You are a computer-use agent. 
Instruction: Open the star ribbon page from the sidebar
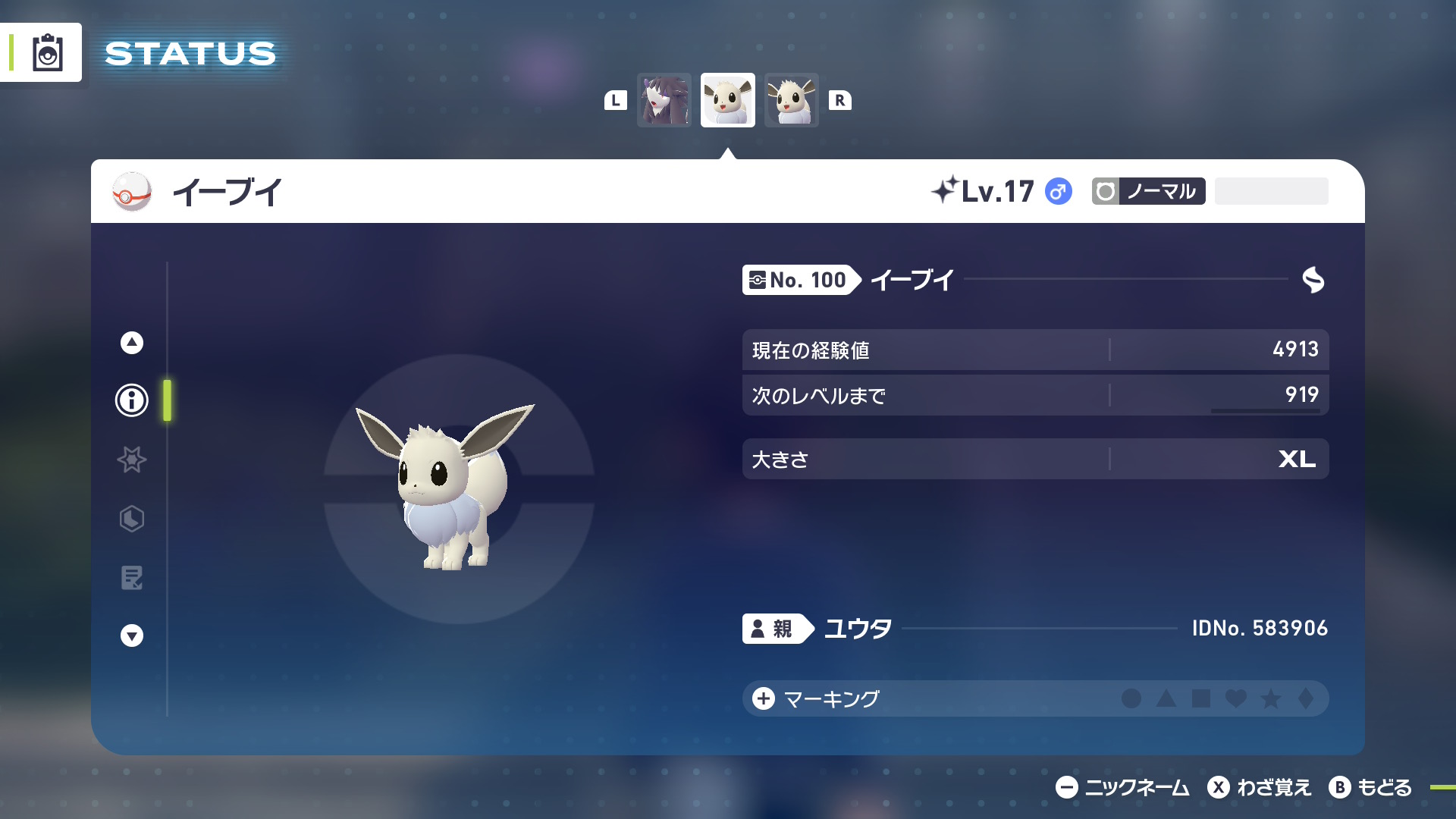130,460
